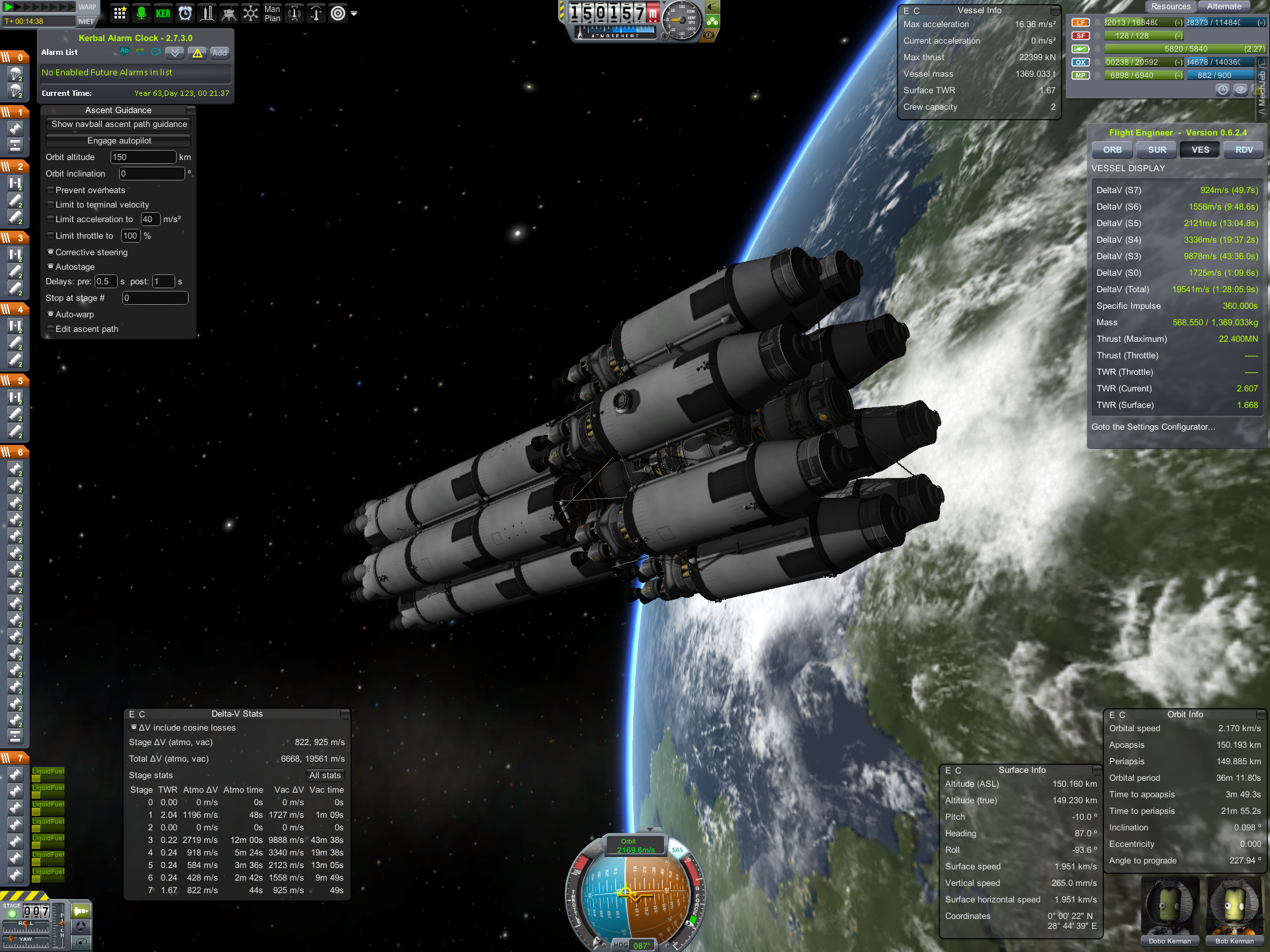Viewport: 1270px width, 952px height.
Task: Toggle Auto-warp in Ascent Guidance
Action: point(51,315)
